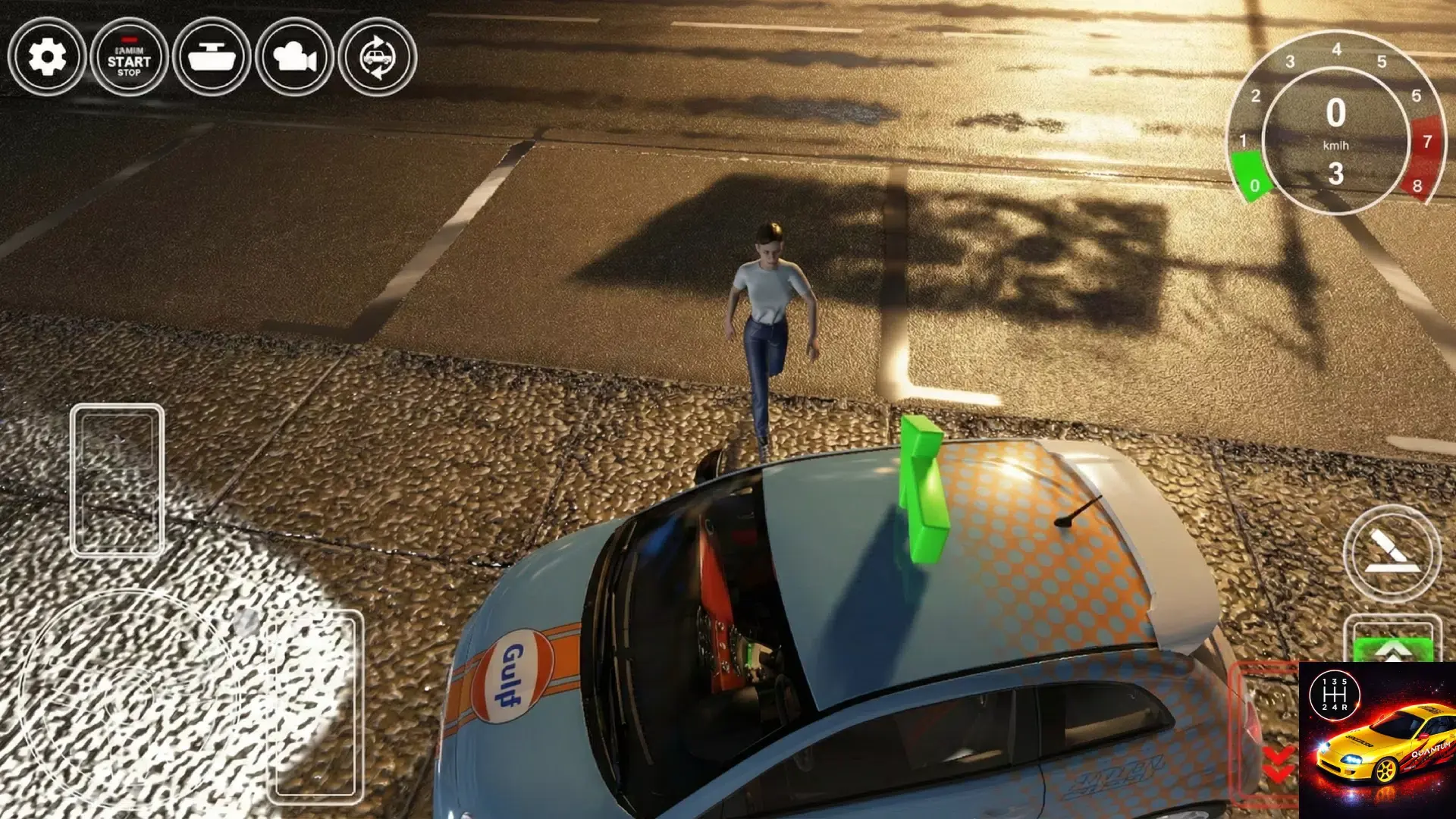Toggle the engine on with START STOP

click(x=127, y=58)
